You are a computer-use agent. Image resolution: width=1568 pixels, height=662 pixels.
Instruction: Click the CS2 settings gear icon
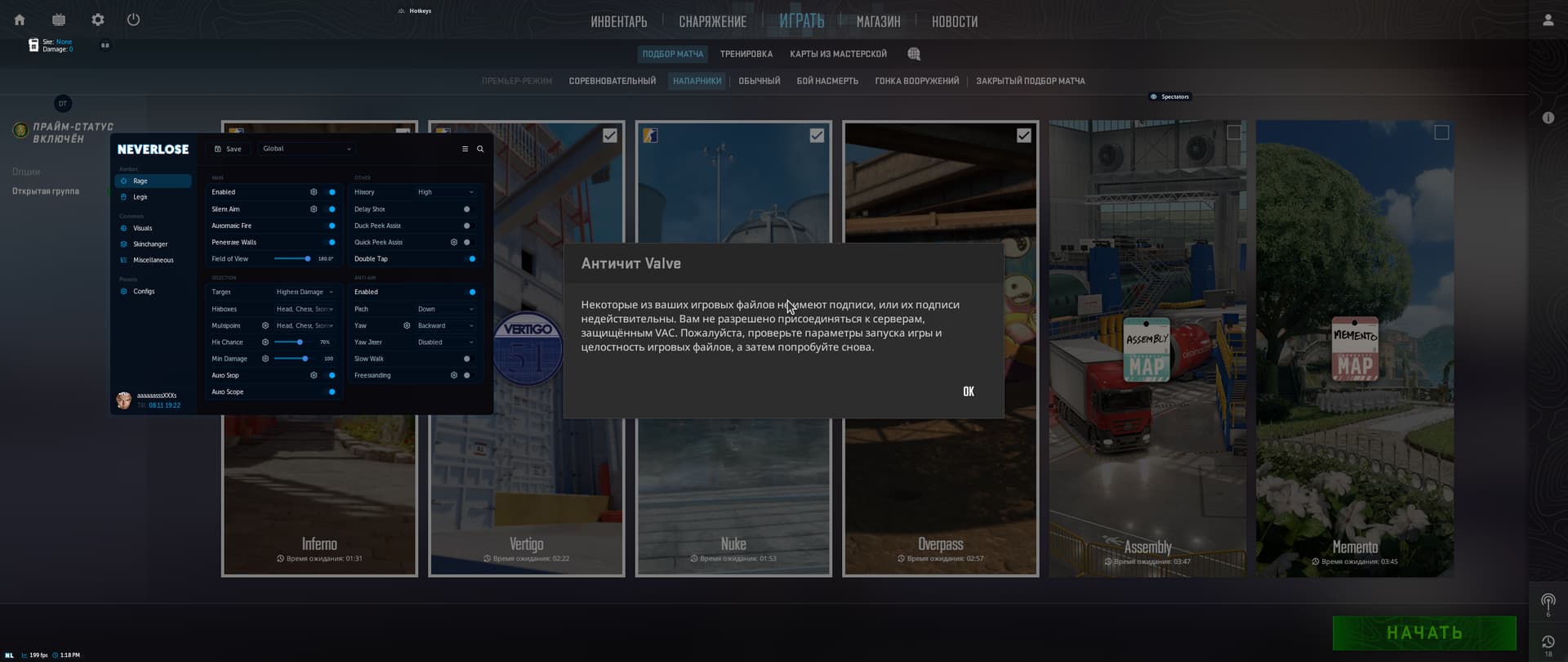97,19
